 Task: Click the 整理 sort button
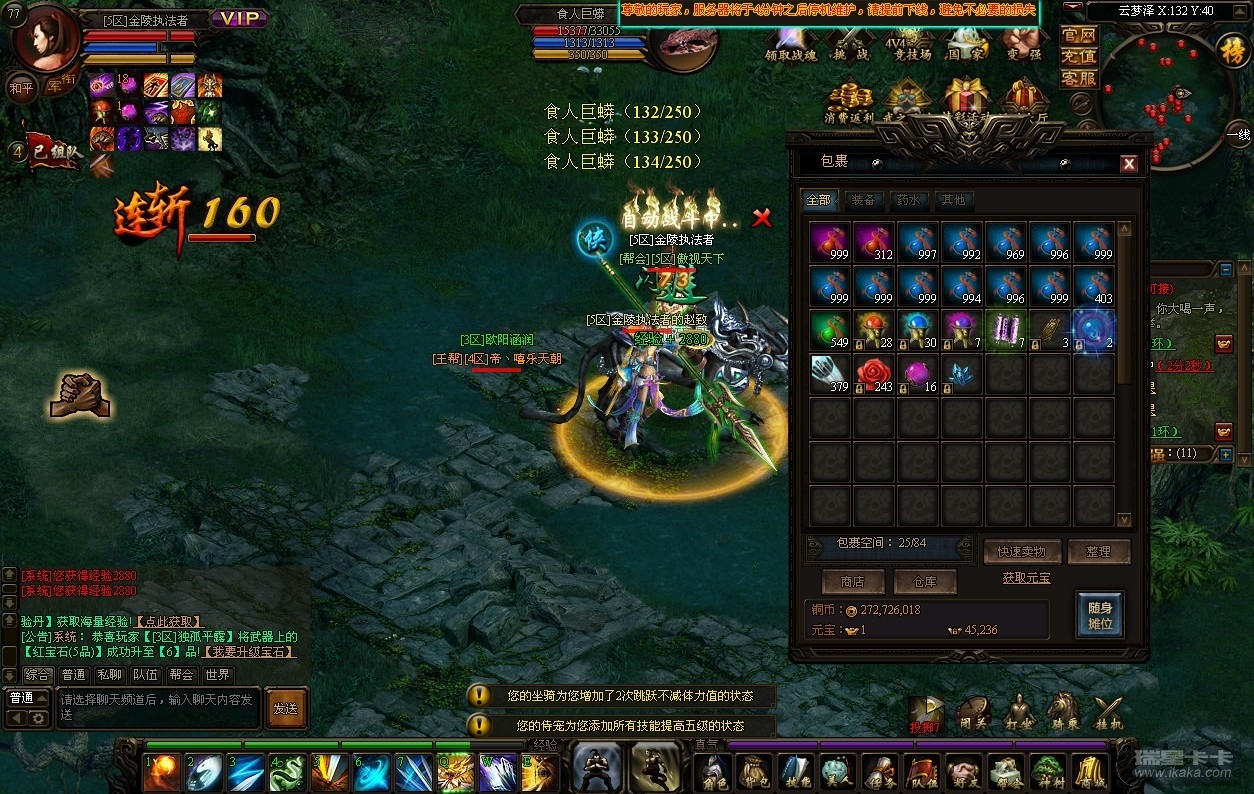1099,552
